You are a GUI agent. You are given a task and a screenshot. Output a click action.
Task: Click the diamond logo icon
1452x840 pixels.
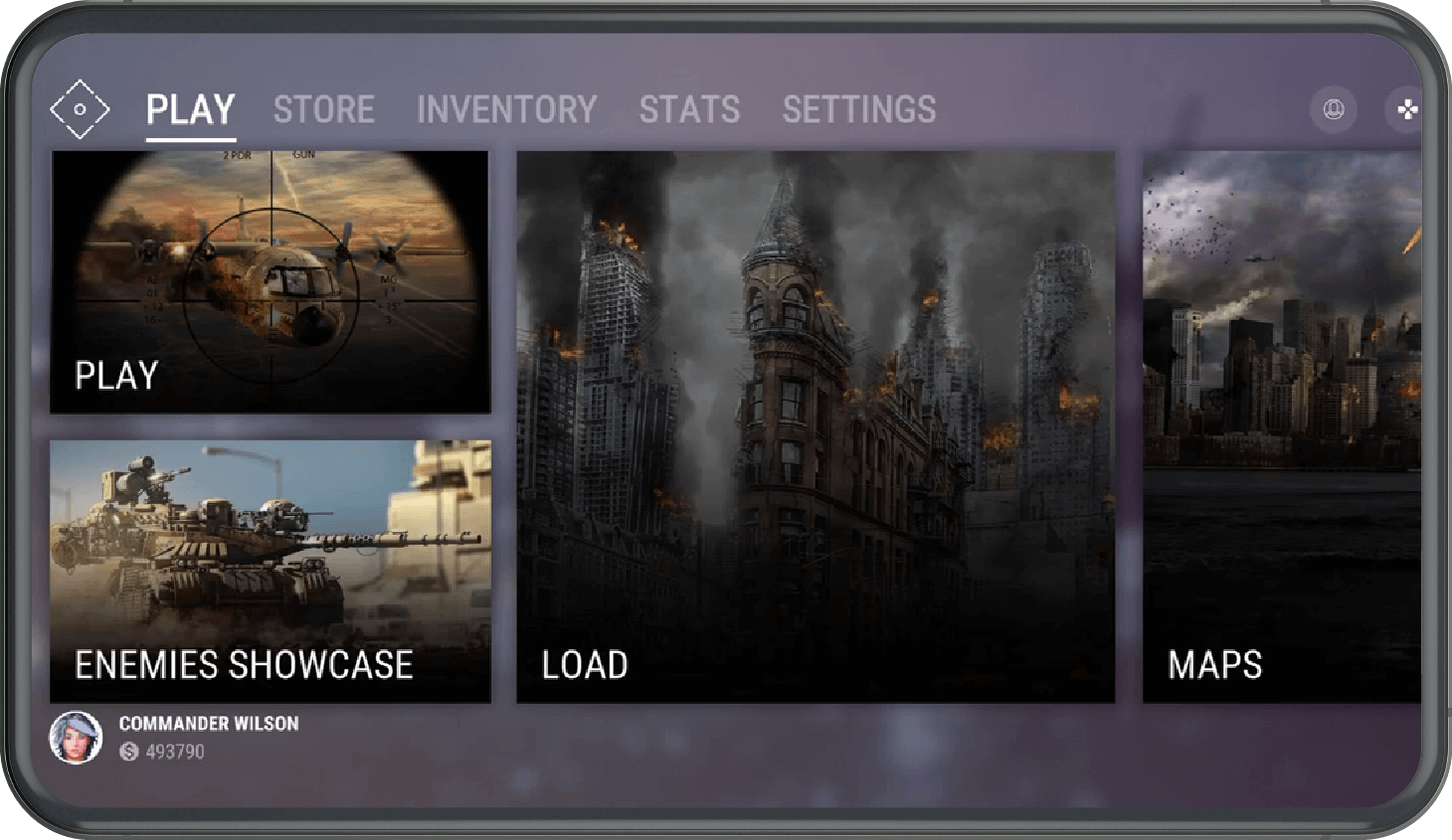point(80,109)
